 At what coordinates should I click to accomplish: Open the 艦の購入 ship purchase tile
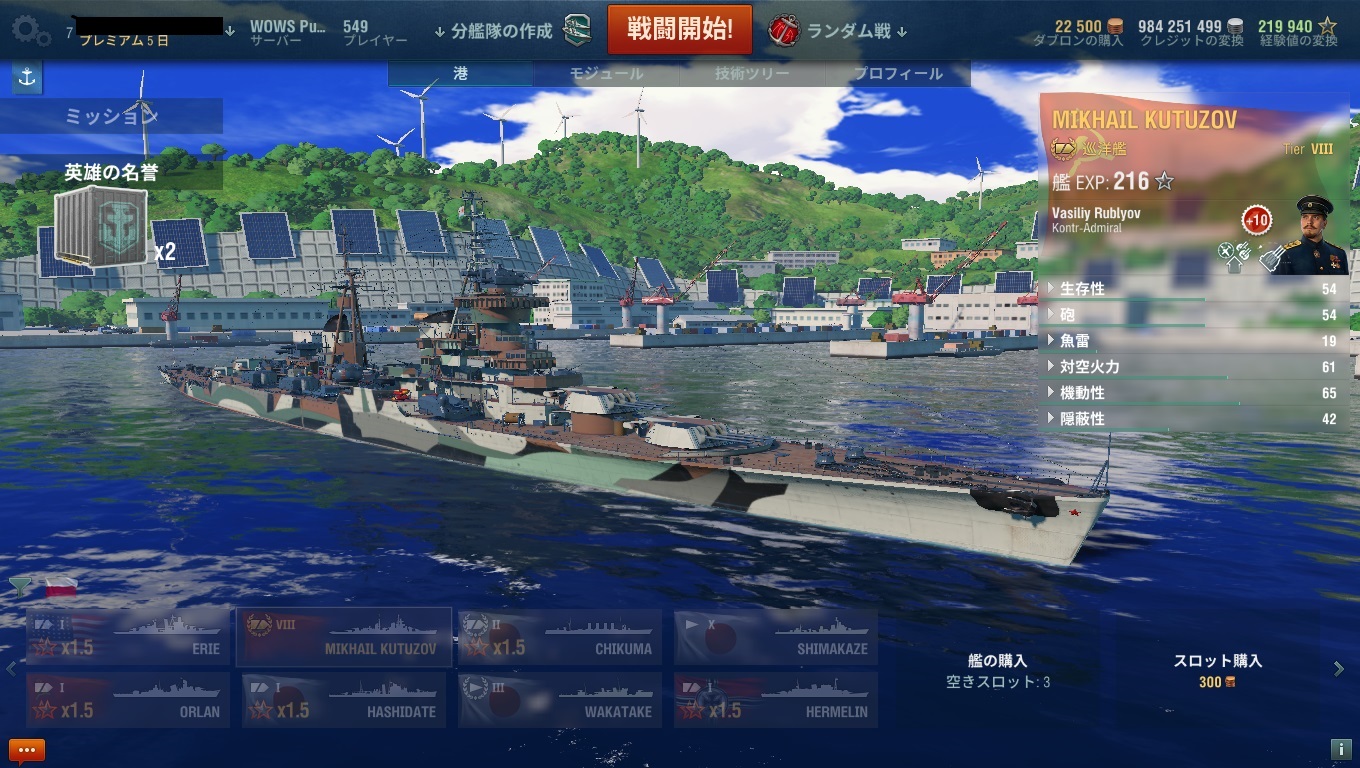tap(998, 670)
